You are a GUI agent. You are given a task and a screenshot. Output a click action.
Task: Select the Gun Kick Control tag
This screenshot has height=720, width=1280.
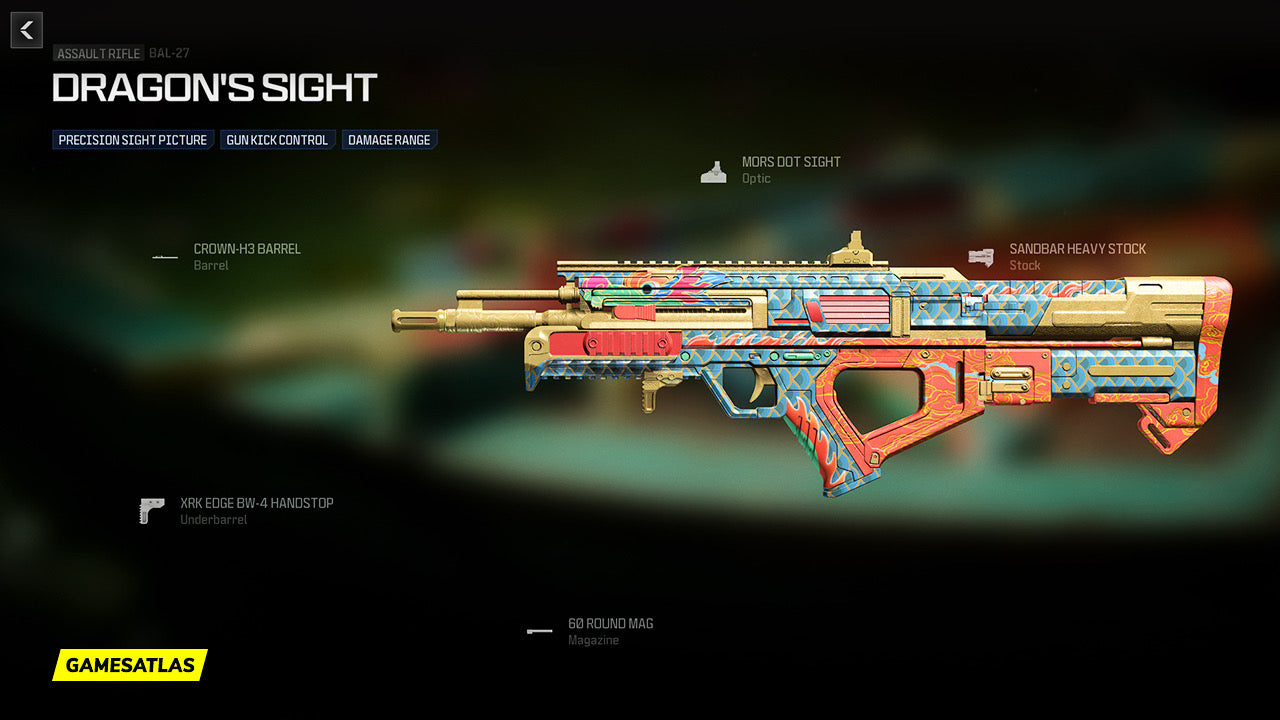click(x=277, y=140)
